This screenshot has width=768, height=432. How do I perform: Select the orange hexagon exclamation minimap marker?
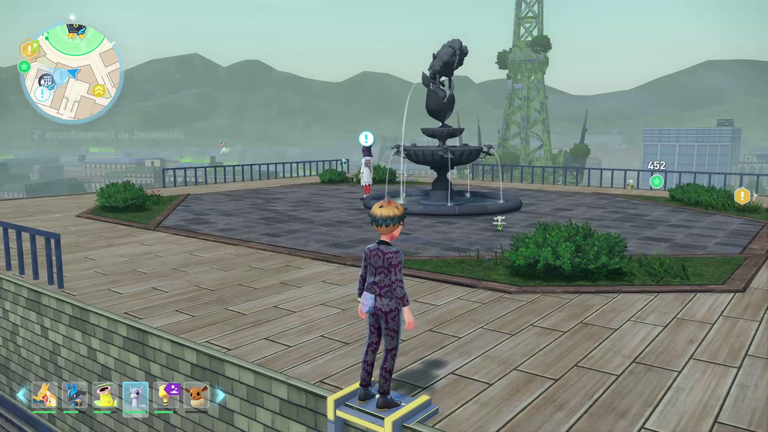click(29, 48)
